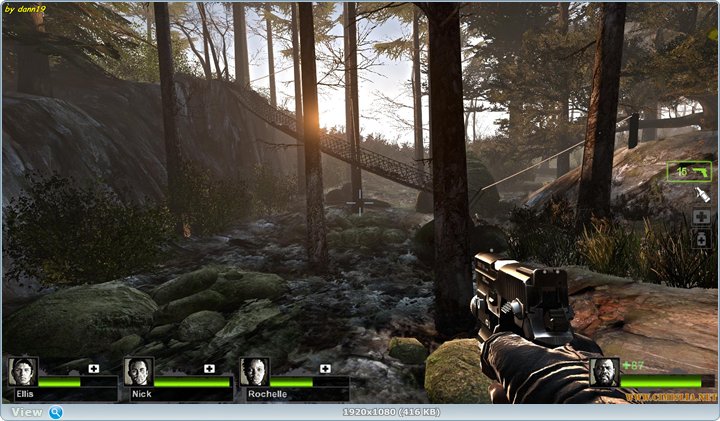
Task: Click Rochelle's teammate portrait
Action: 254,372
